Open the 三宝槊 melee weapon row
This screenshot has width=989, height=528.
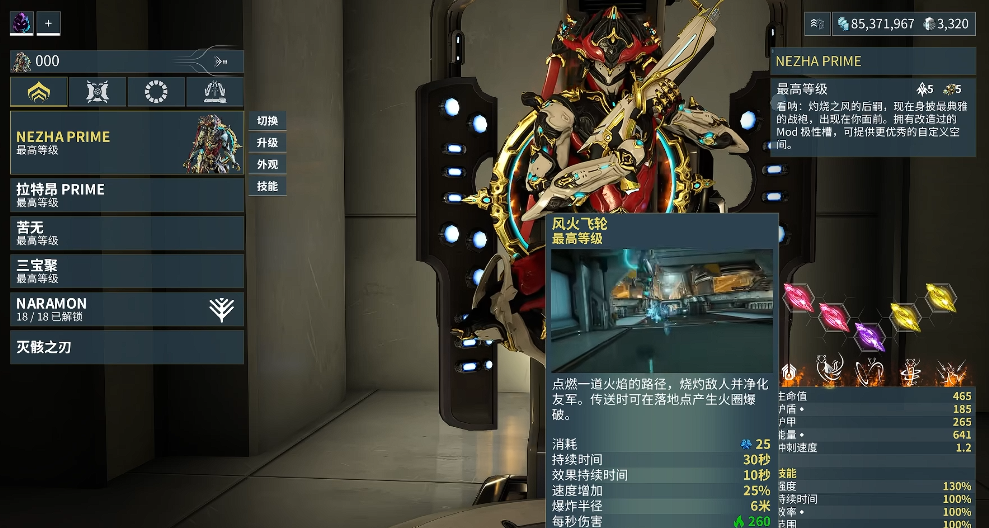coord(127,271)
